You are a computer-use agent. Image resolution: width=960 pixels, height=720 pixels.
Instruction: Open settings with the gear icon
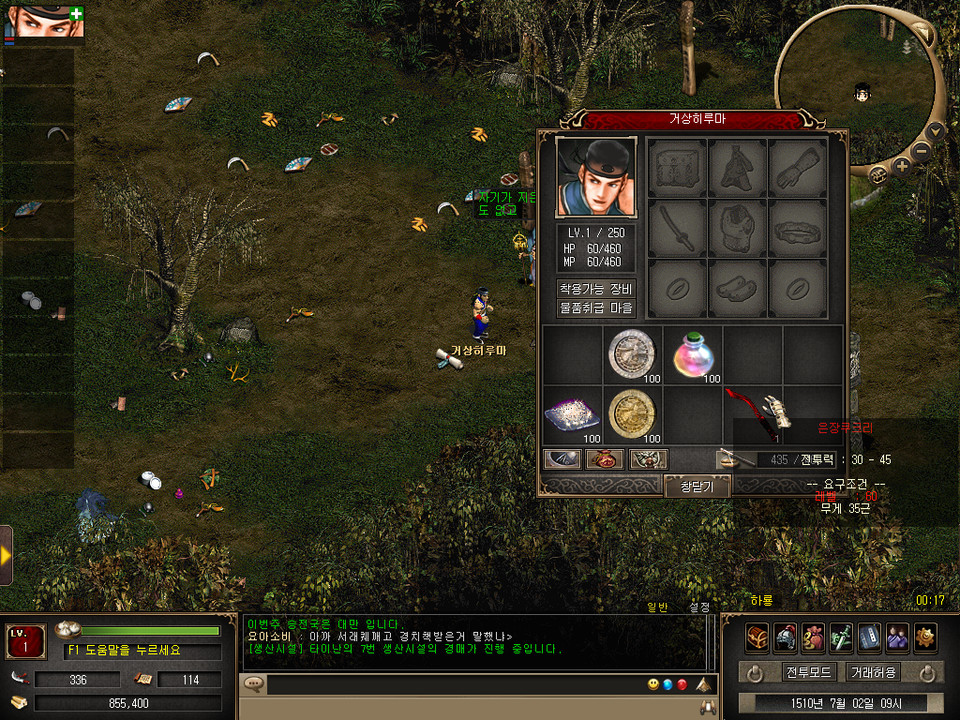point(925,637)
